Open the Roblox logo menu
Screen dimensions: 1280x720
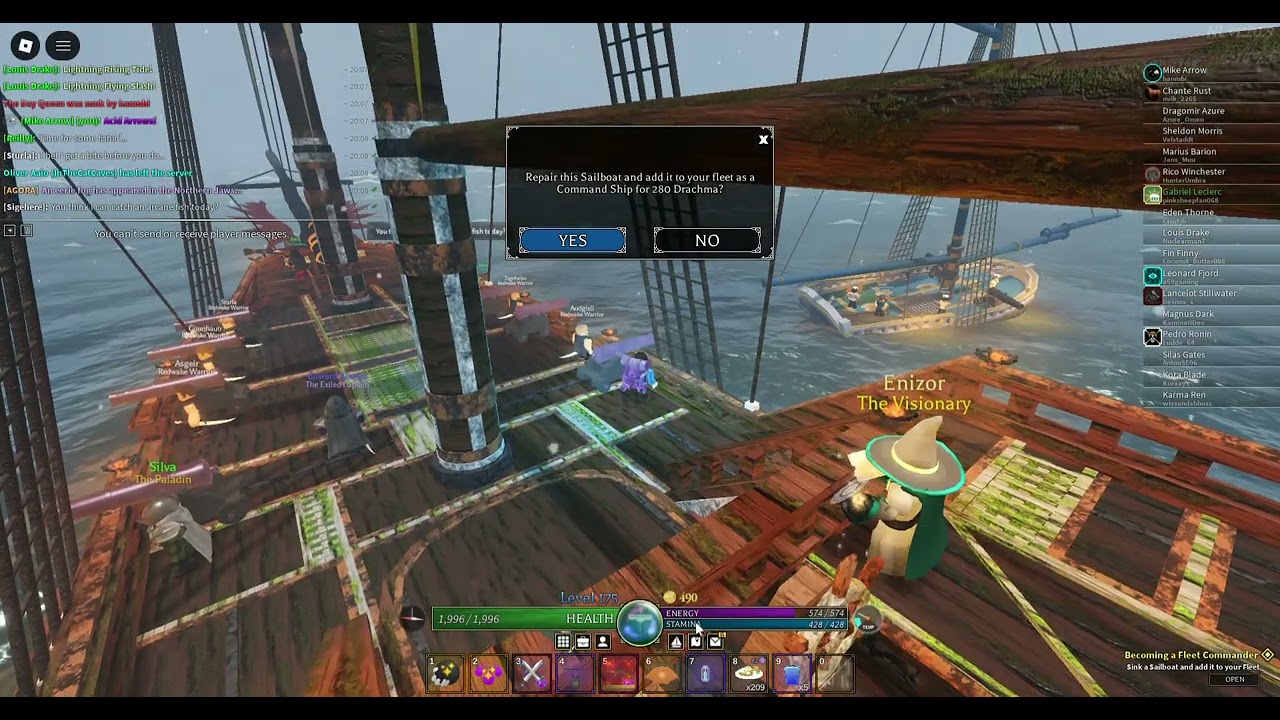point(26,45)
